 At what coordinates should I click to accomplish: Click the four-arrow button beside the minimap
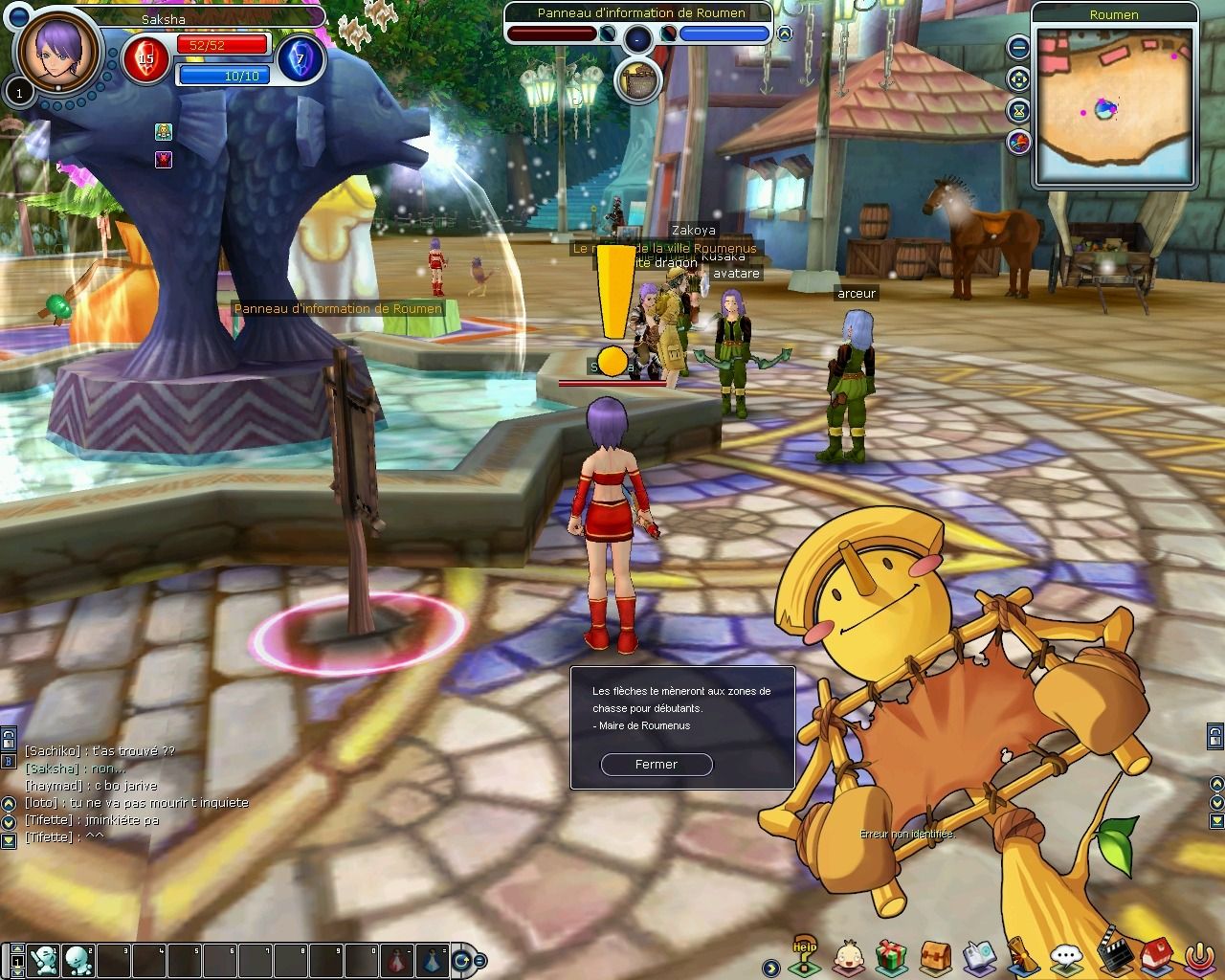pyautogui.click(x=1019, y=78)
